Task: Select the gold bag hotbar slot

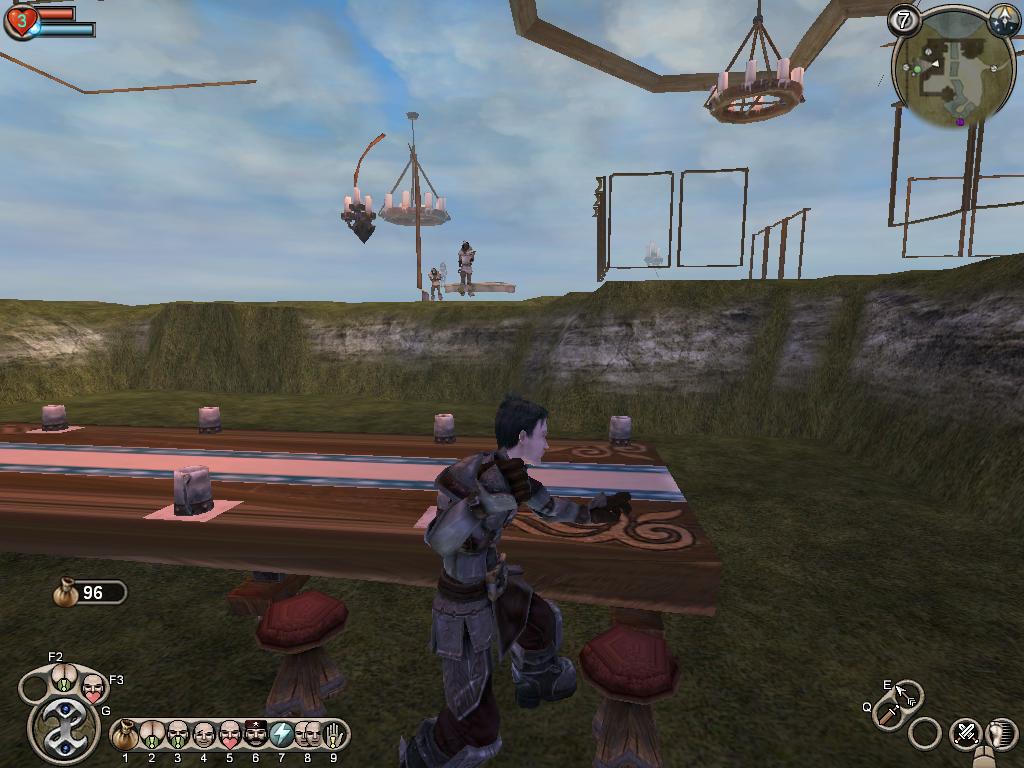Action: (125, 735)
